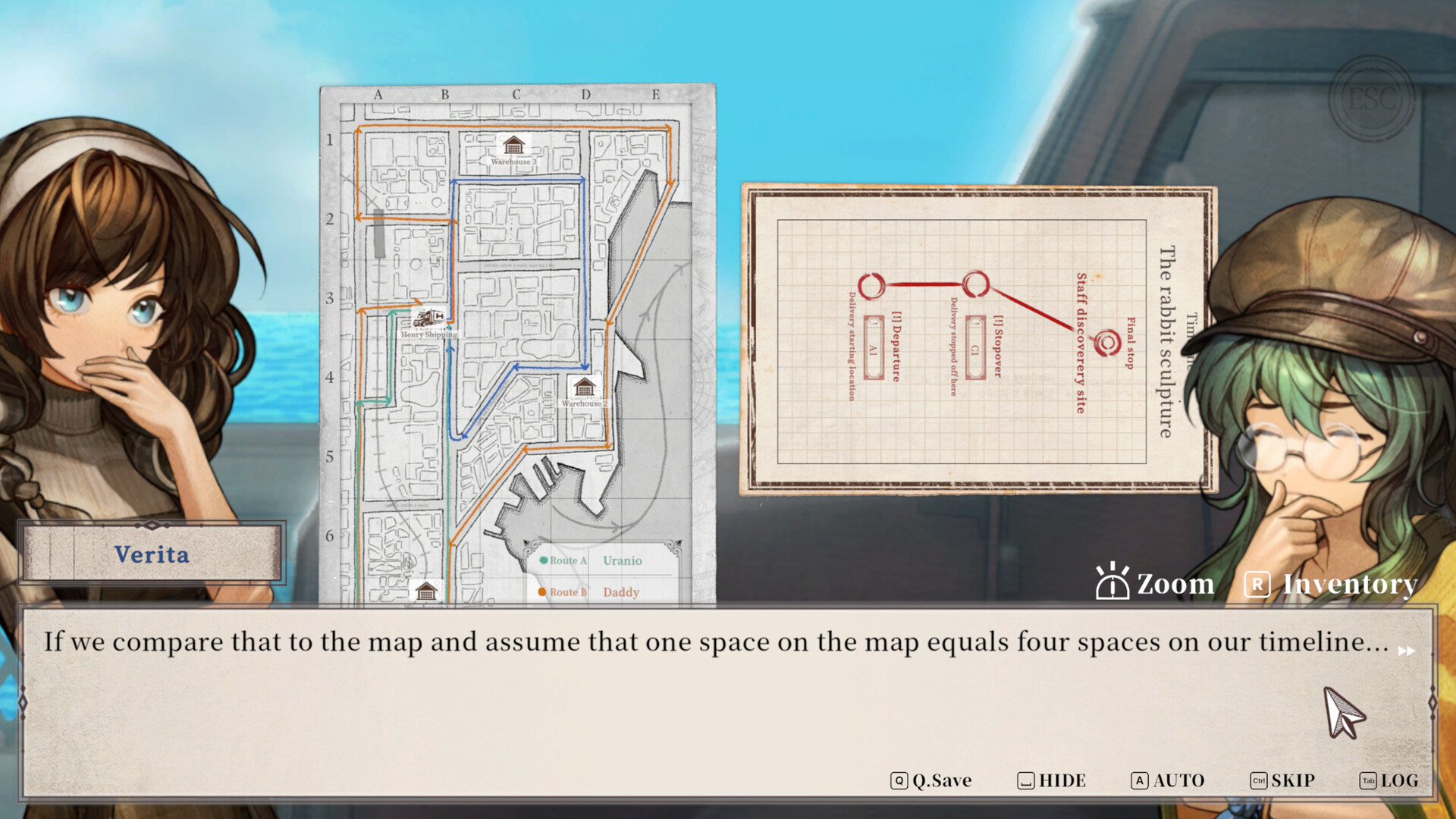Open the Inventory
The width and height of the screenshot is (1456, 819).
pos(1332,584)
